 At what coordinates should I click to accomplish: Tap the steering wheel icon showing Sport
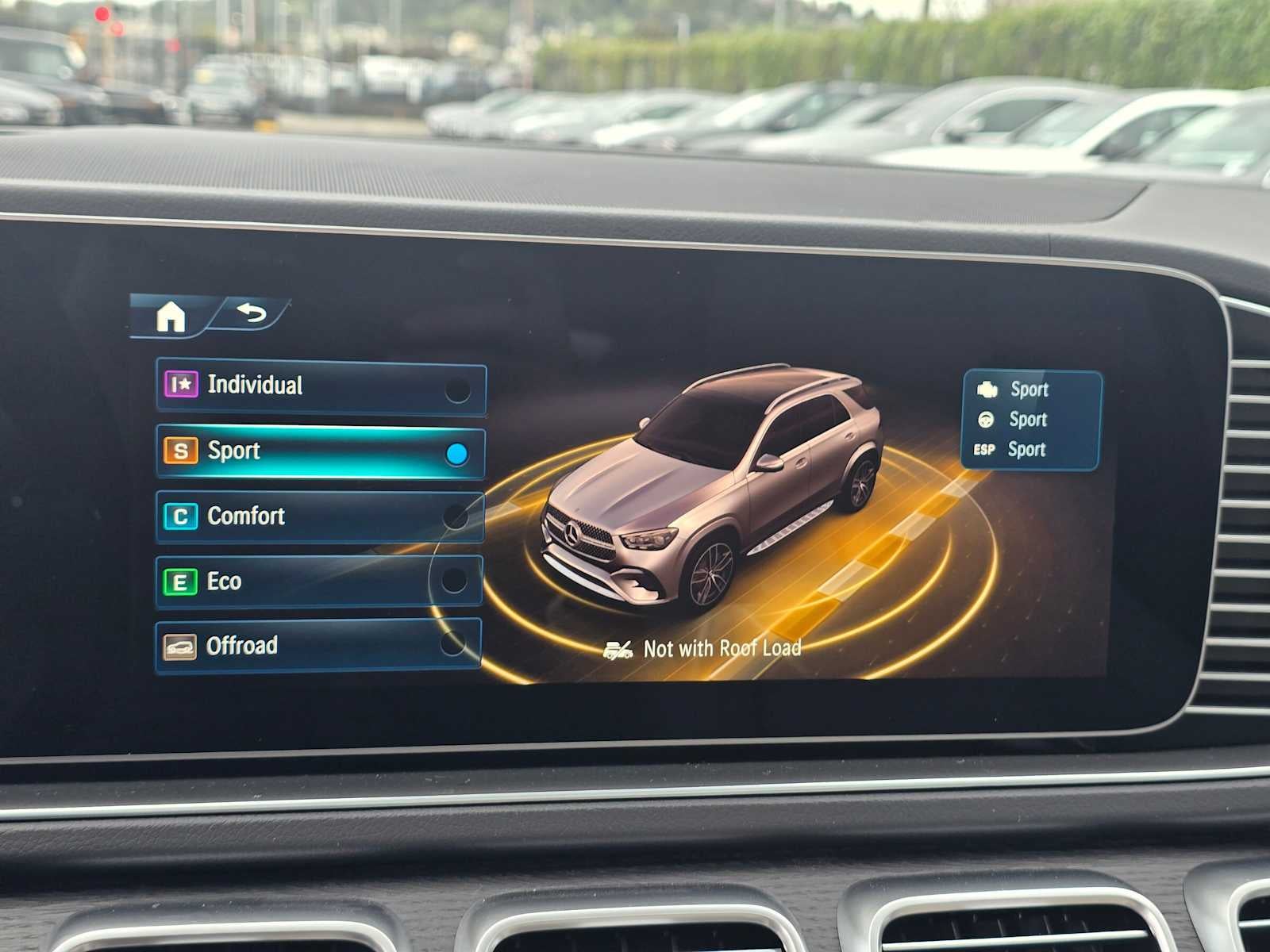984,420
